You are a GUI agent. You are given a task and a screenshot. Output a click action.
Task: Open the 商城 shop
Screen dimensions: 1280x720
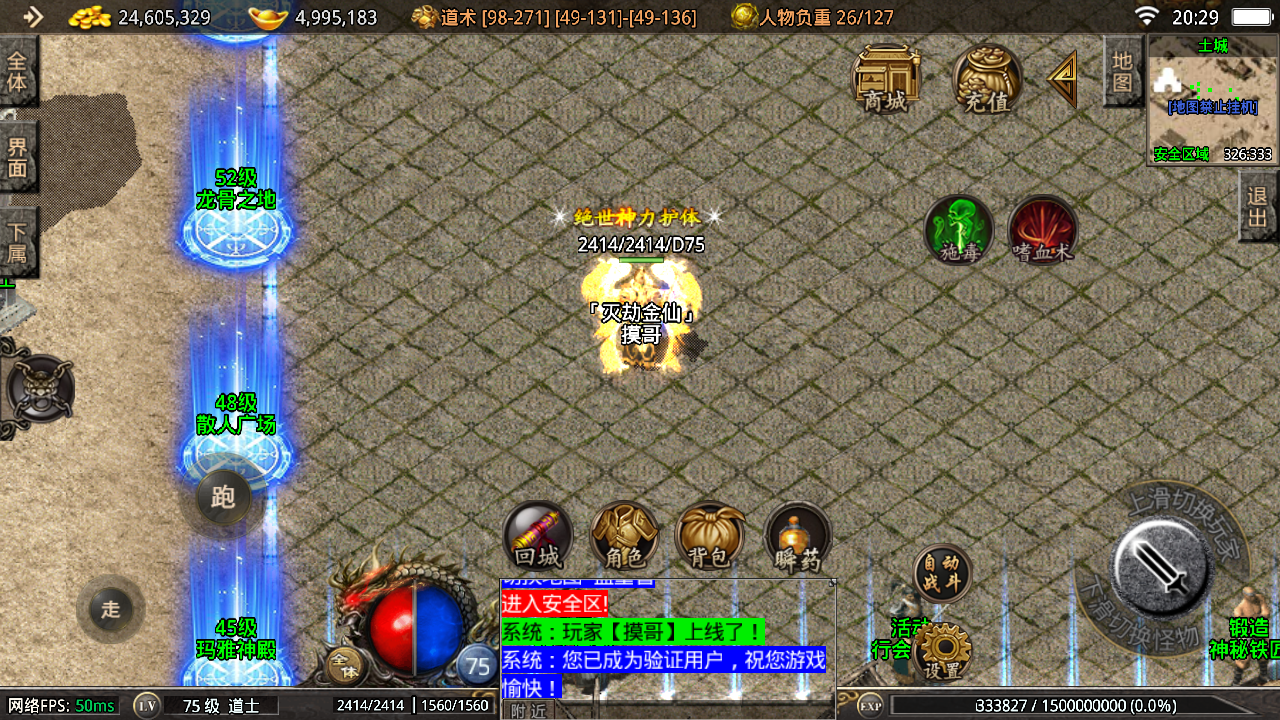pyautogui.click(x=886, y=77)
